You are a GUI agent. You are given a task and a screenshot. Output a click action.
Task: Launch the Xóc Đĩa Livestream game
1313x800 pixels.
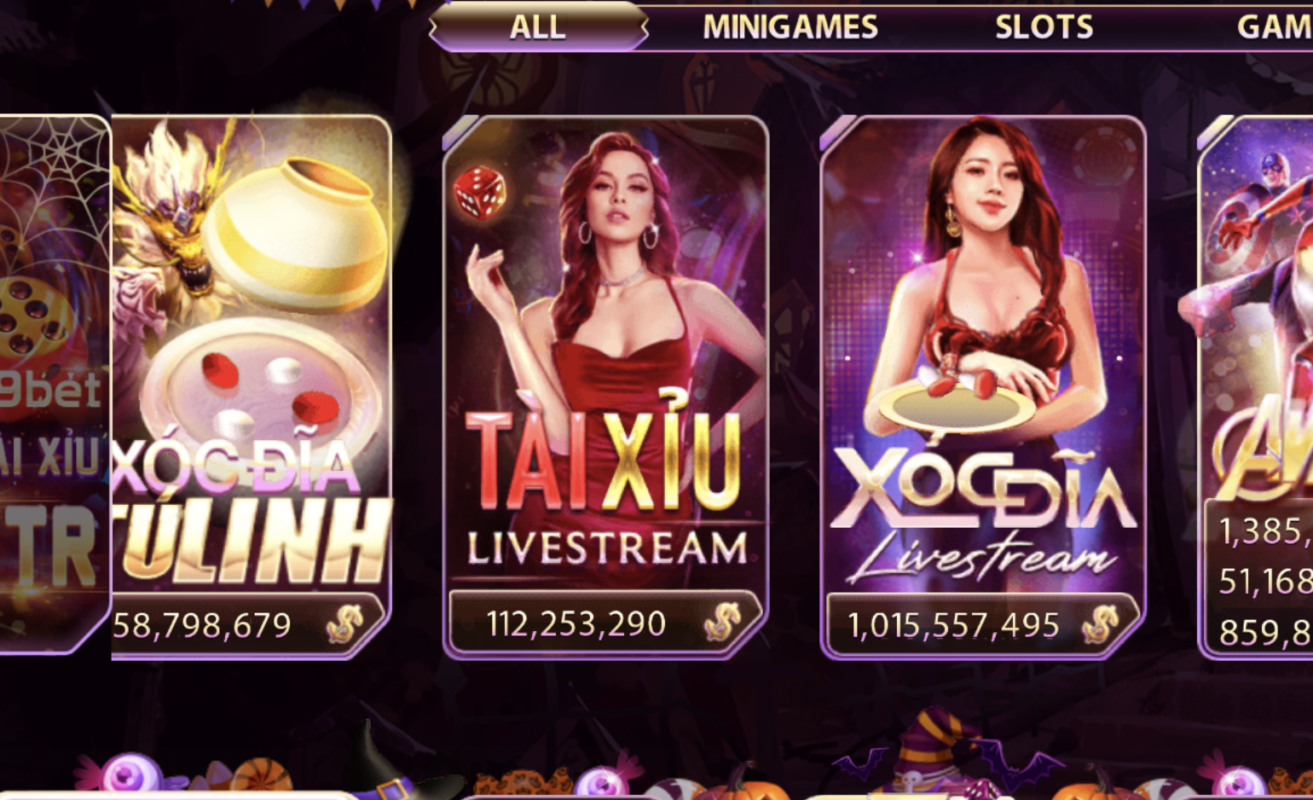985,380
